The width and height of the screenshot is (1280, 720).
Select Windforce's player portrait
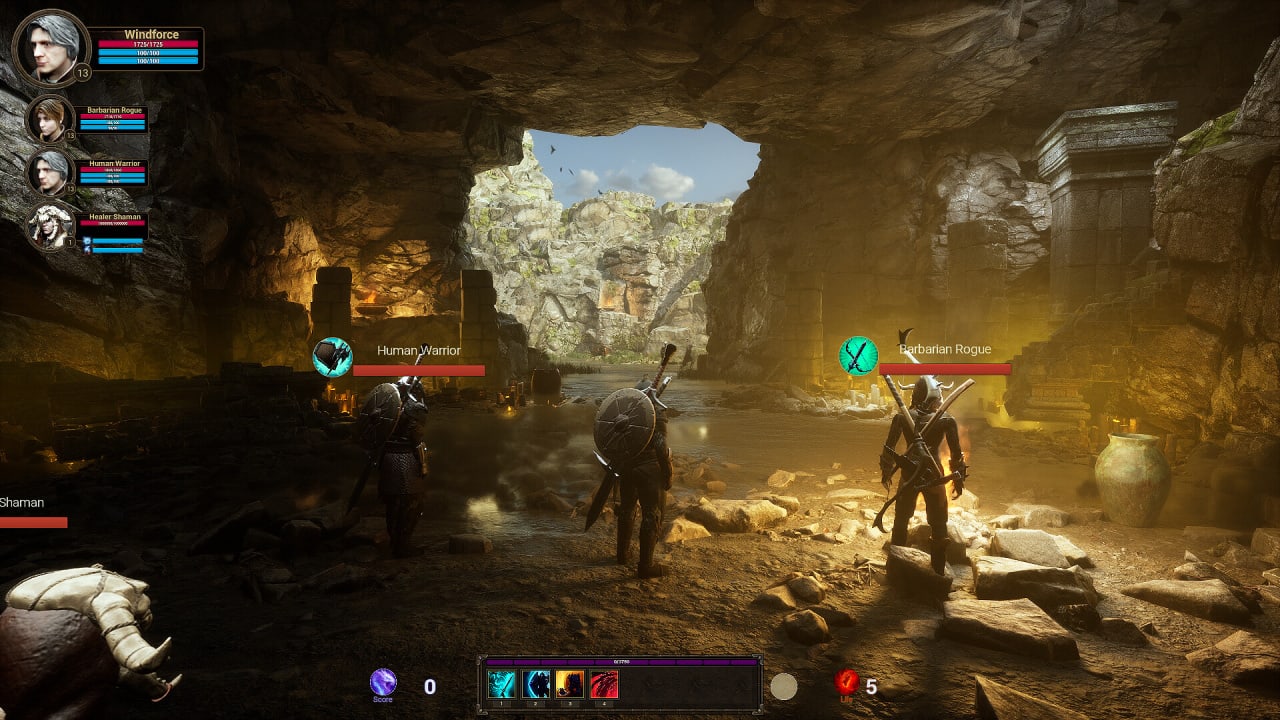click(50, 48)
